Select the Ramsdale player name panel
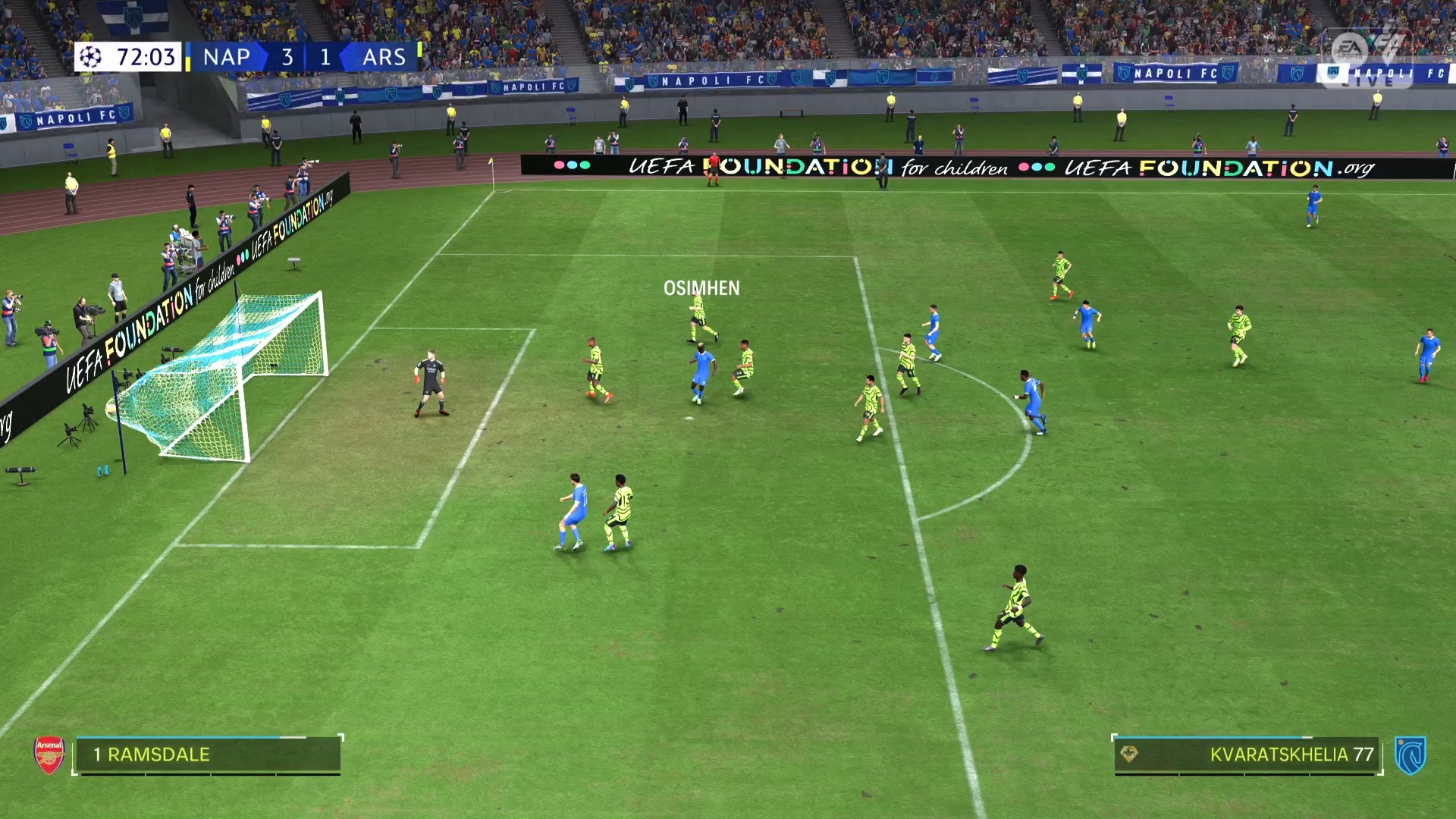The image size is (1456, 819). (207, 755)
